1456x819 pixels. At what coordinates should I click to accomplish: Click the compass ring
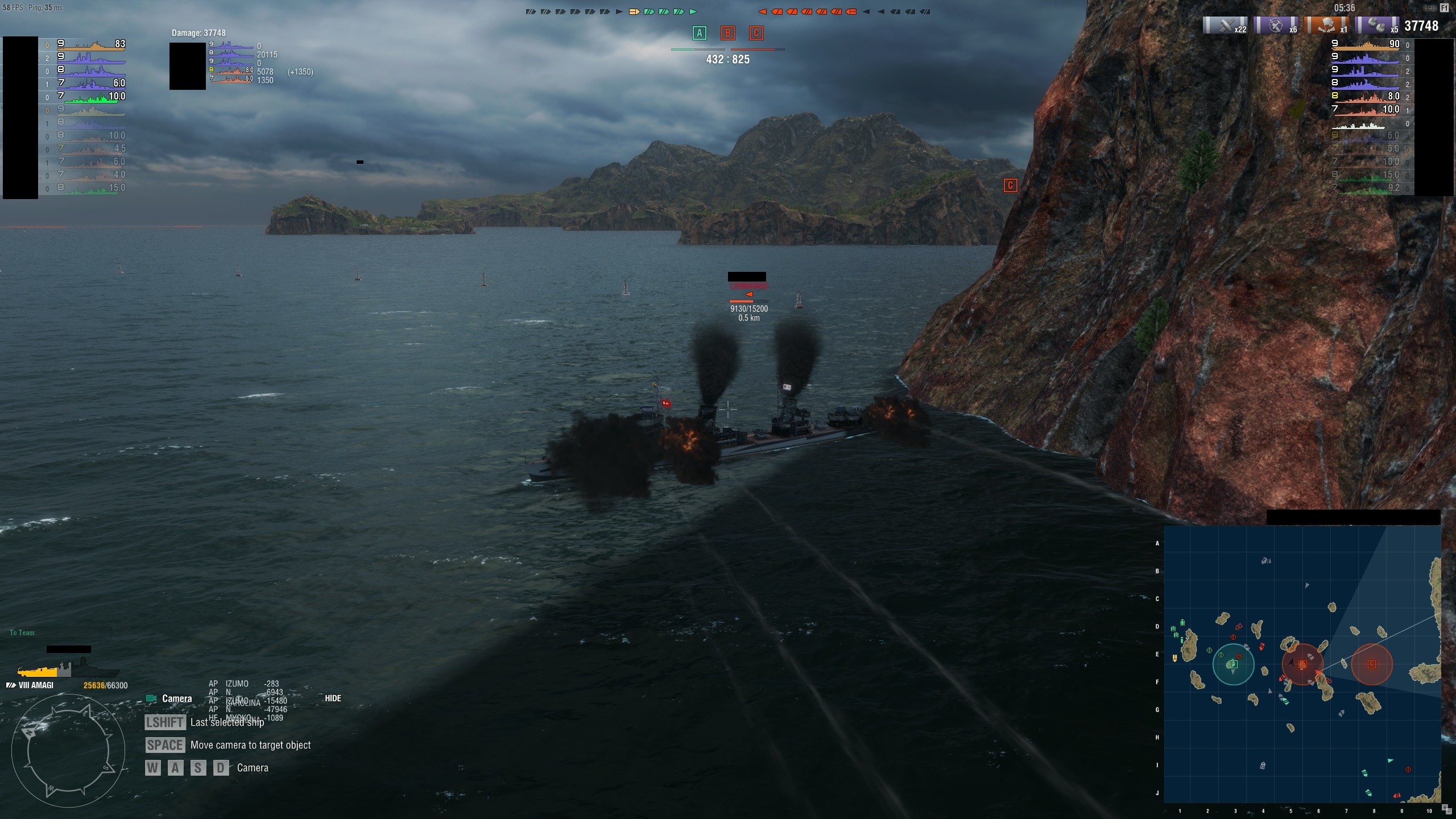click(68, 751)
